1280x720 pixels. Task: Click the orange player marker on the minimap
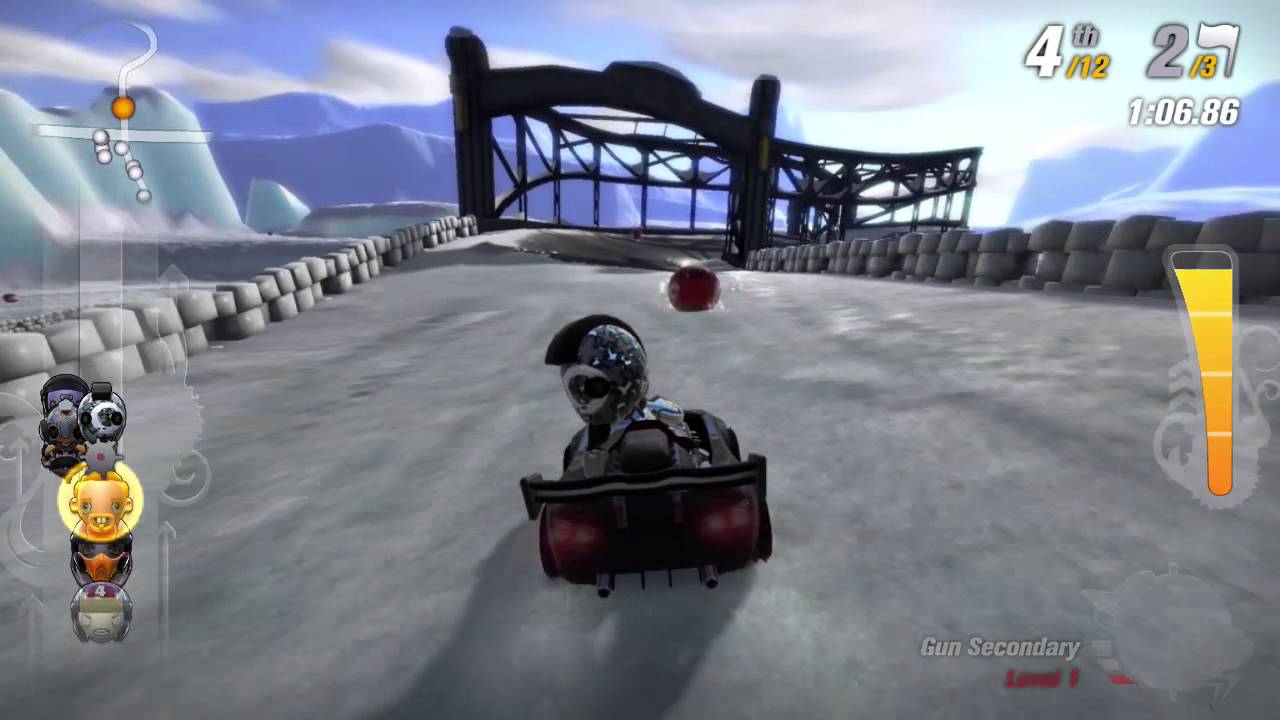pyautogui.click(x=122, y=107)
